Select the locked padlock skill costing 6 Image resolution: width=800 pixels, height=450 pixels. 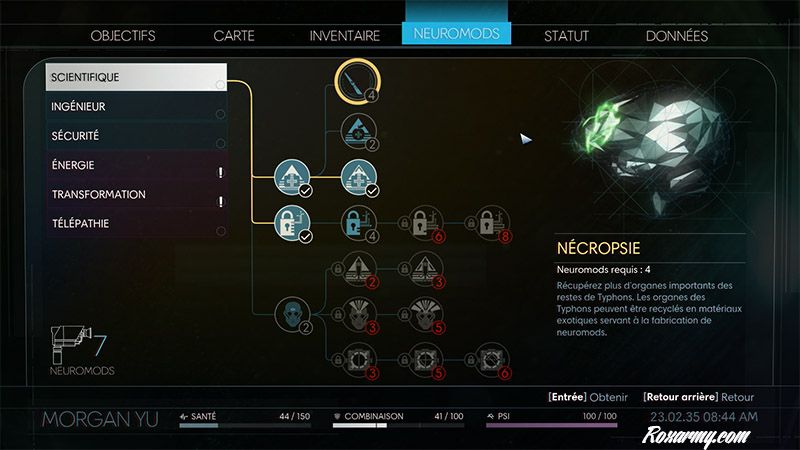coord(422,221)
